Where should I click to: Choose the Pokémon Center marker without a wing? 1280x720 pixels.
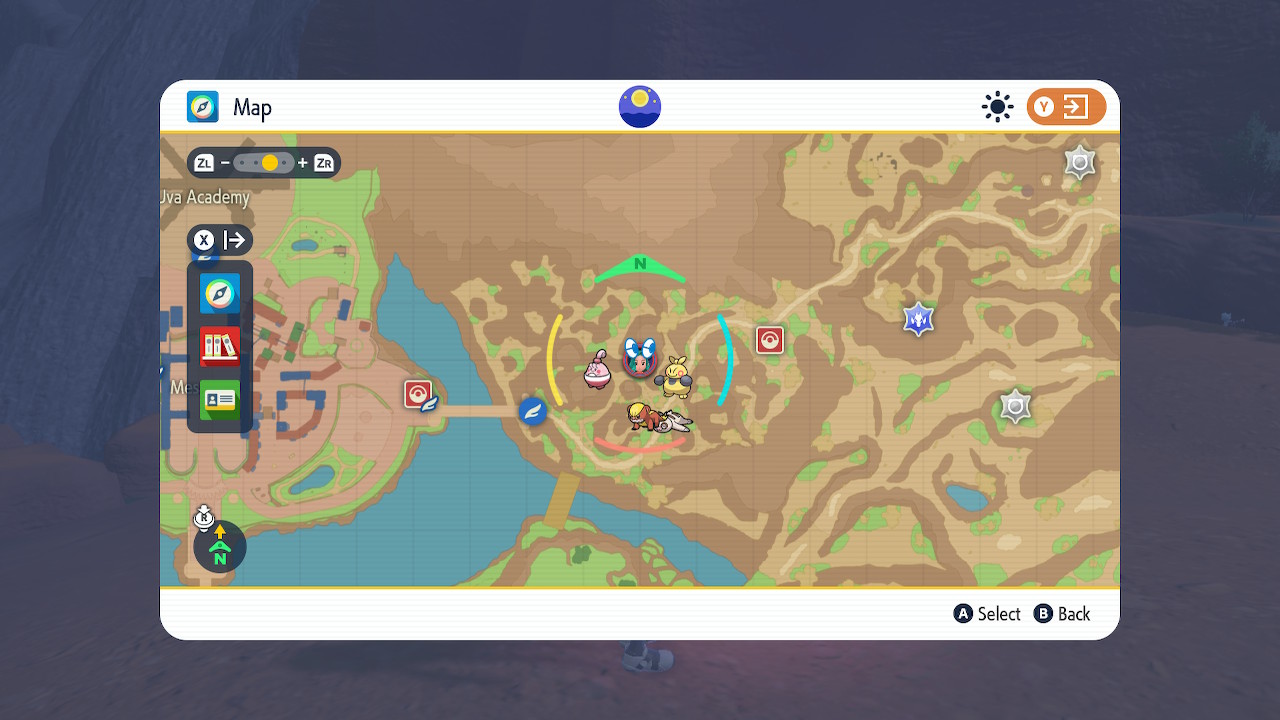tap(769, 340)
